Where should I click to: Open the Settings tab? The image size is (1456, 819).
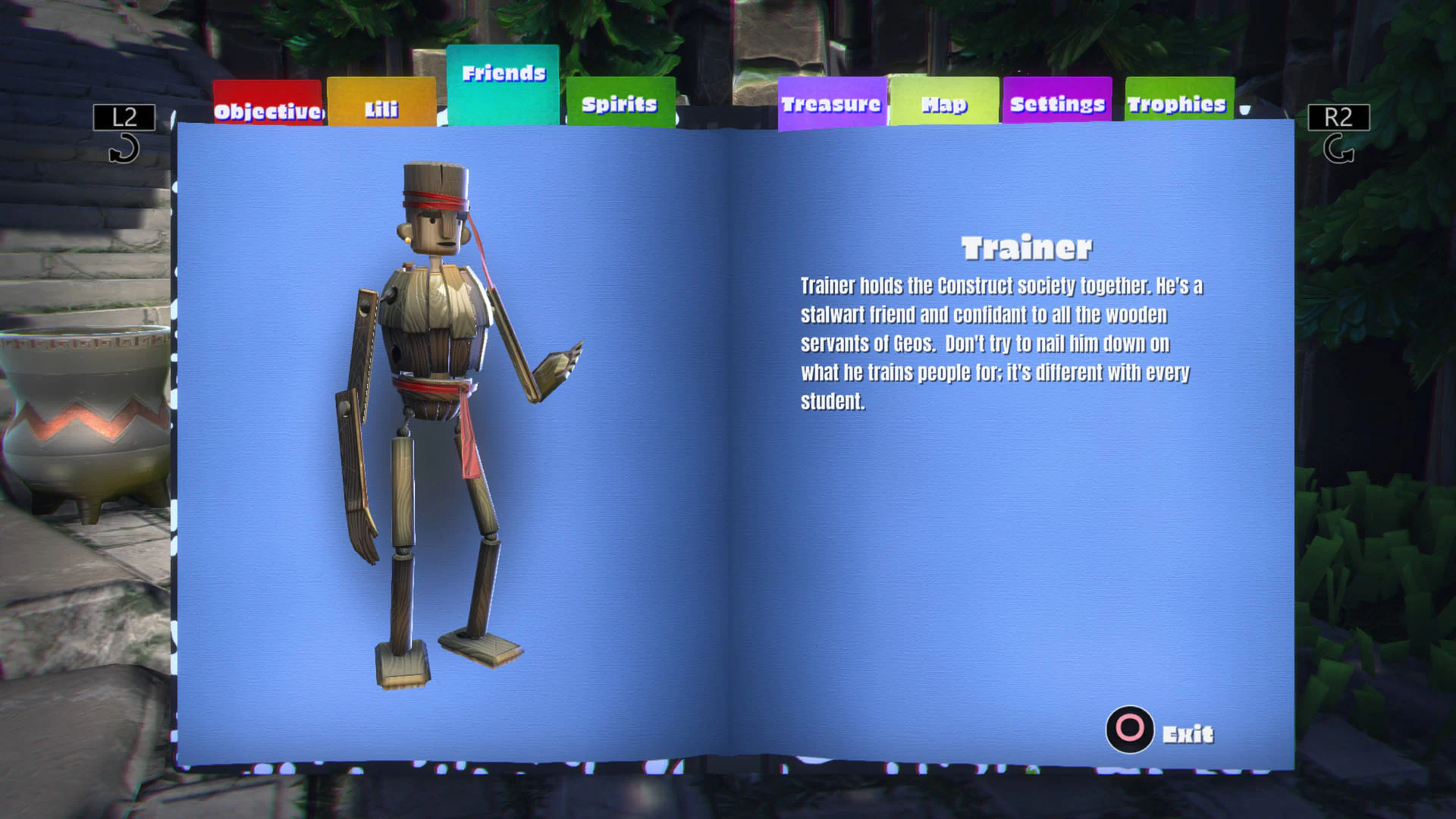pos(1057,102)
